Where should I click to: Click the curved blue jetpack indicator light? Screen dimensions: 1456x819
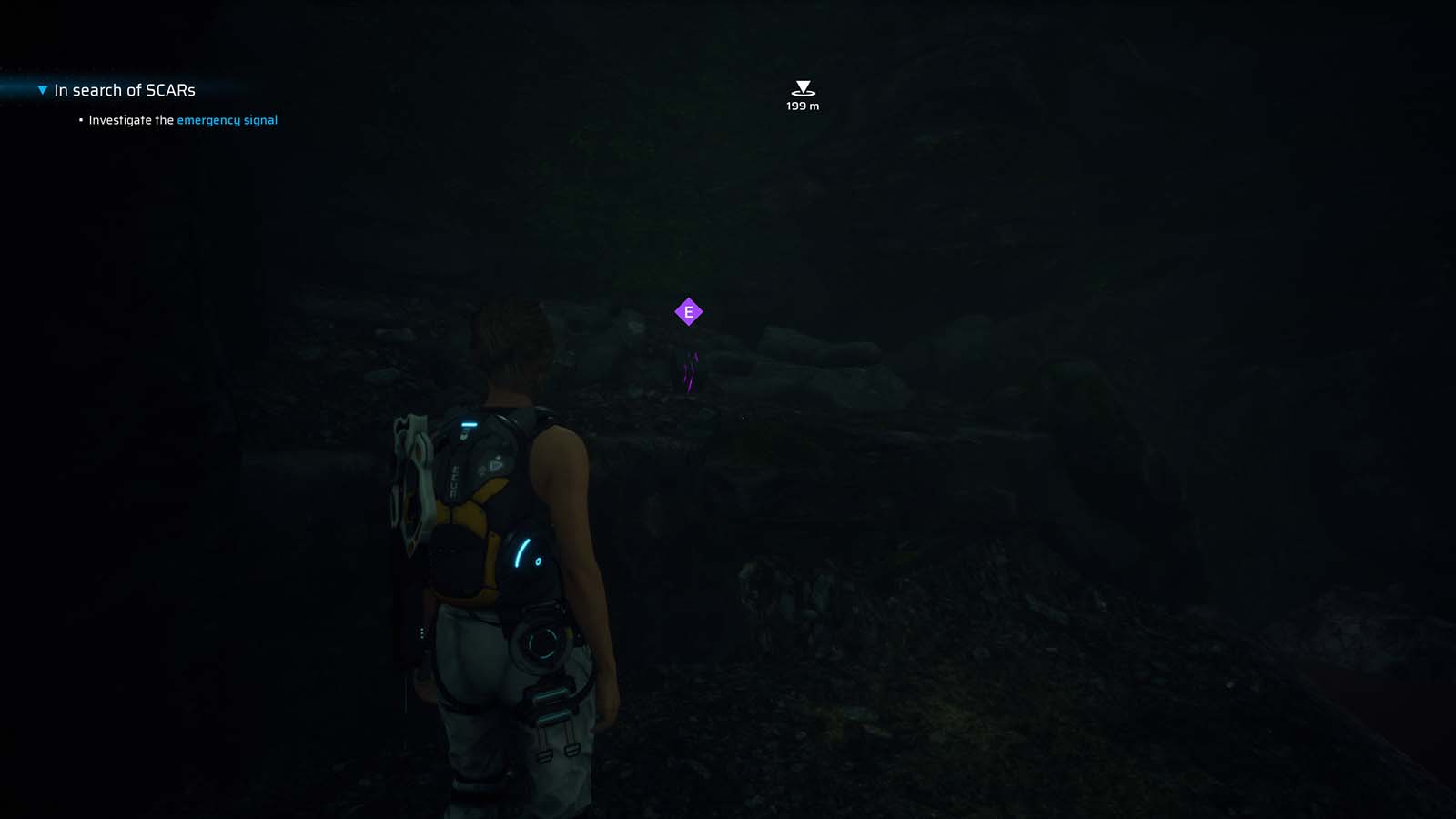[521, 552]
